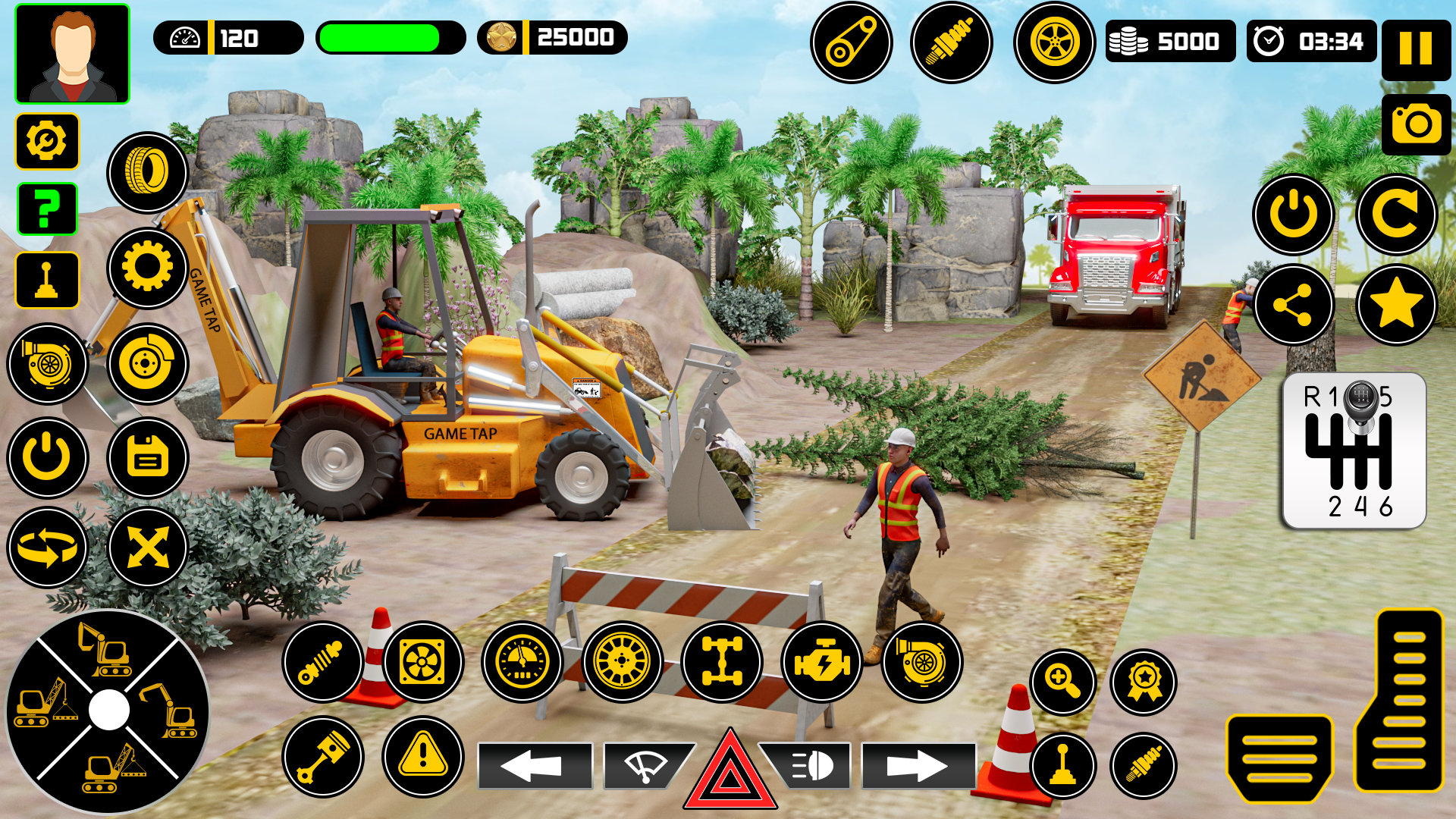Share your game progress
1456x819 pixels.
pyautogui.click(x=1293, y=305)
